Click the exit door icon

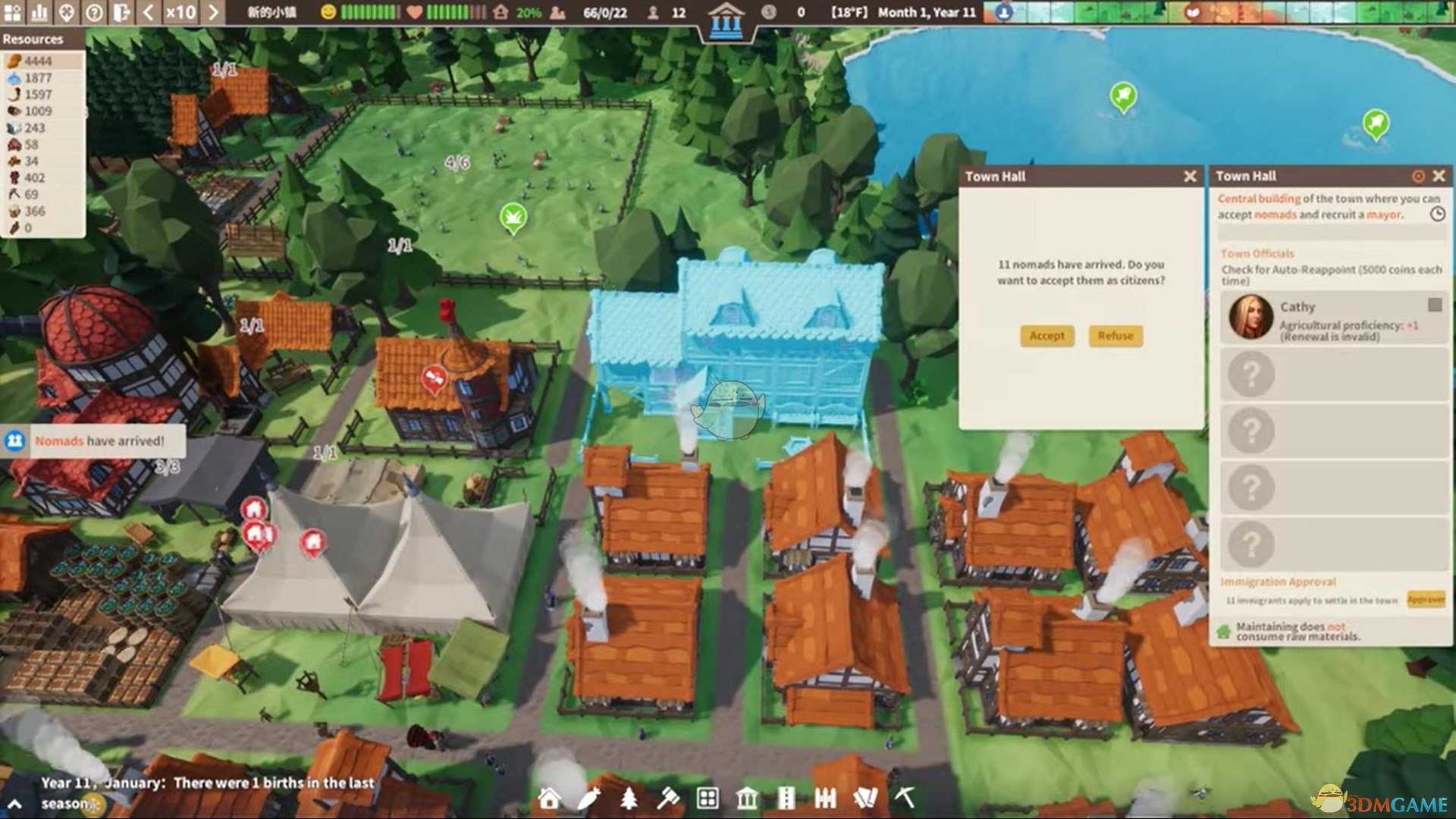pos(121,12)
